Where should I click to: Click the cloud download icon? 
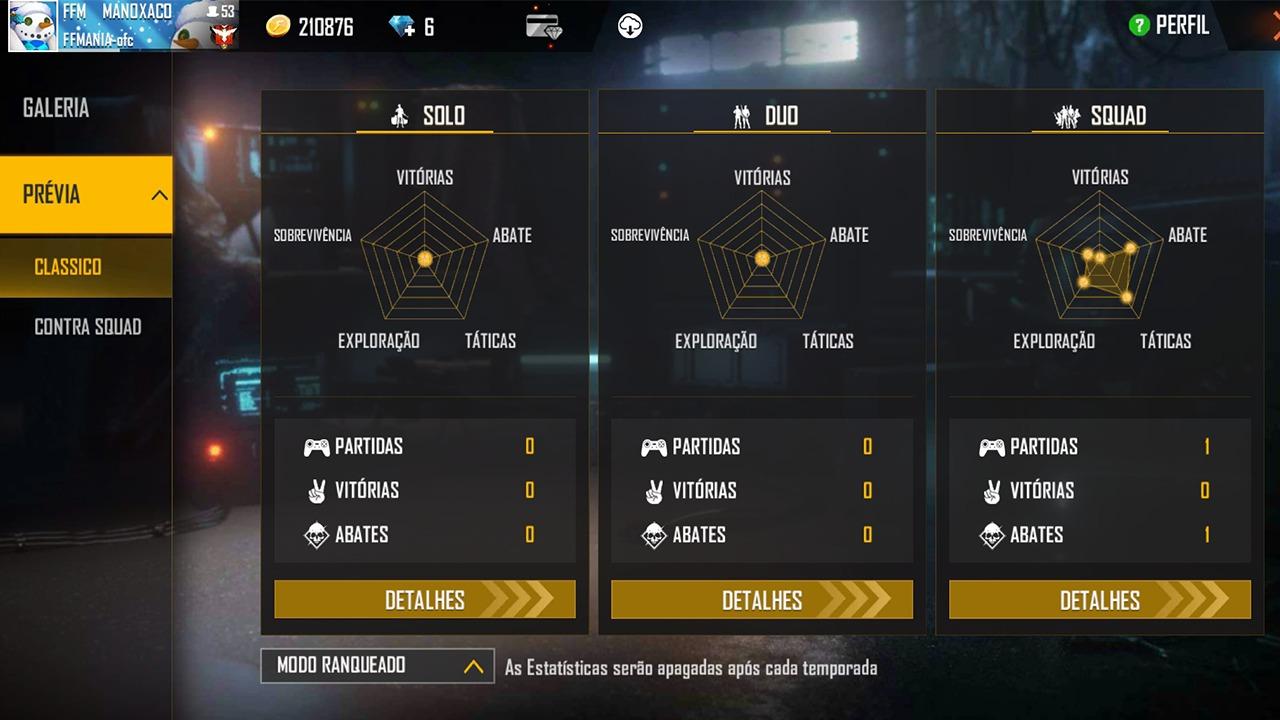(630, 27)
